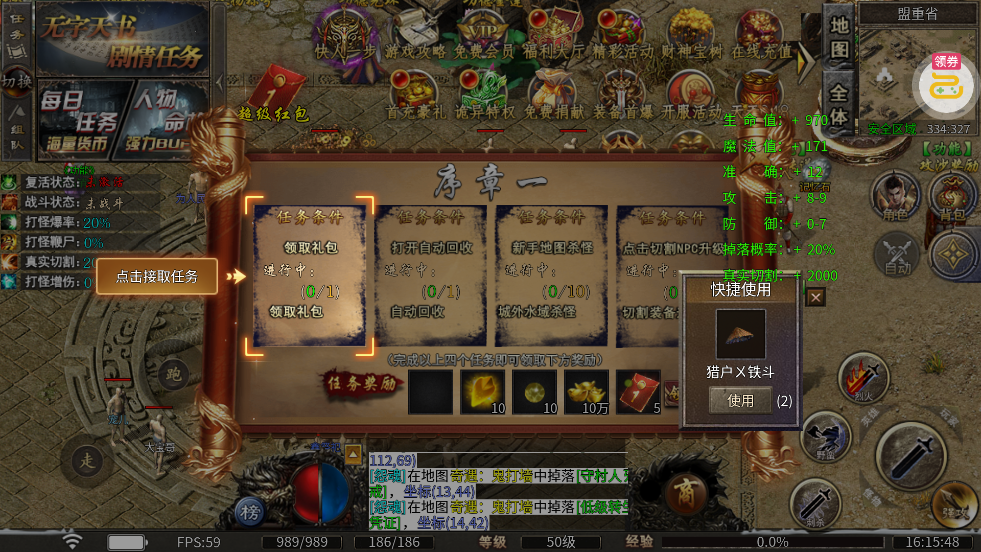Screen dimensions: 981x552
Task: Open the 角色 character sheet
Action: (x=895, y=196)
